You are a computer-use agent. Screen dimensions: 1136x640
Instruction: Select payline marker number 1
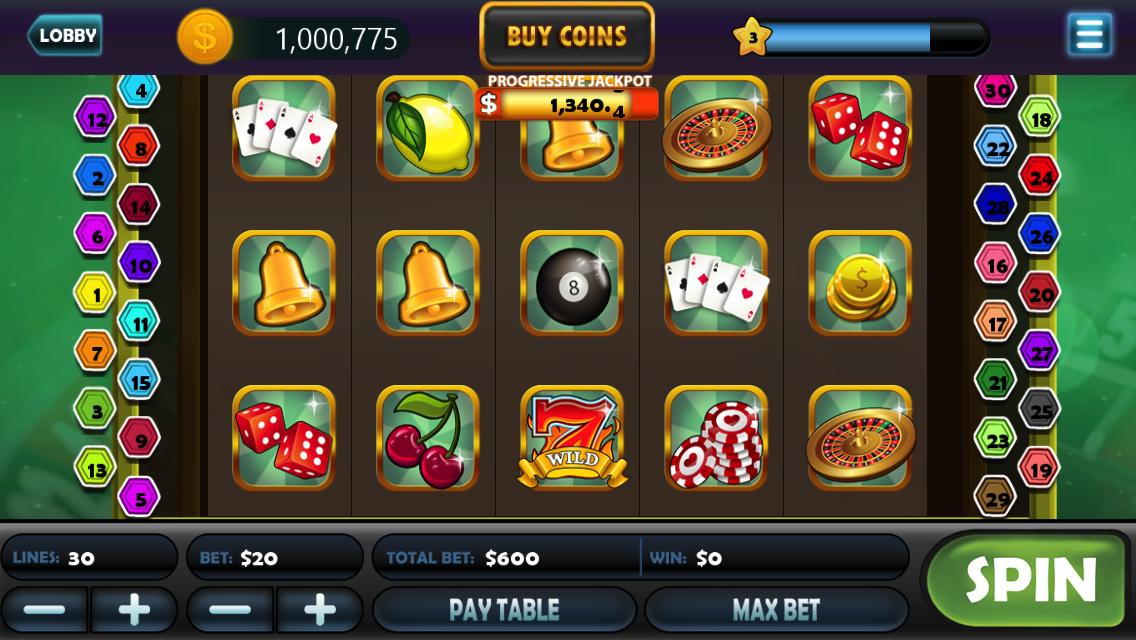point(96,294)
